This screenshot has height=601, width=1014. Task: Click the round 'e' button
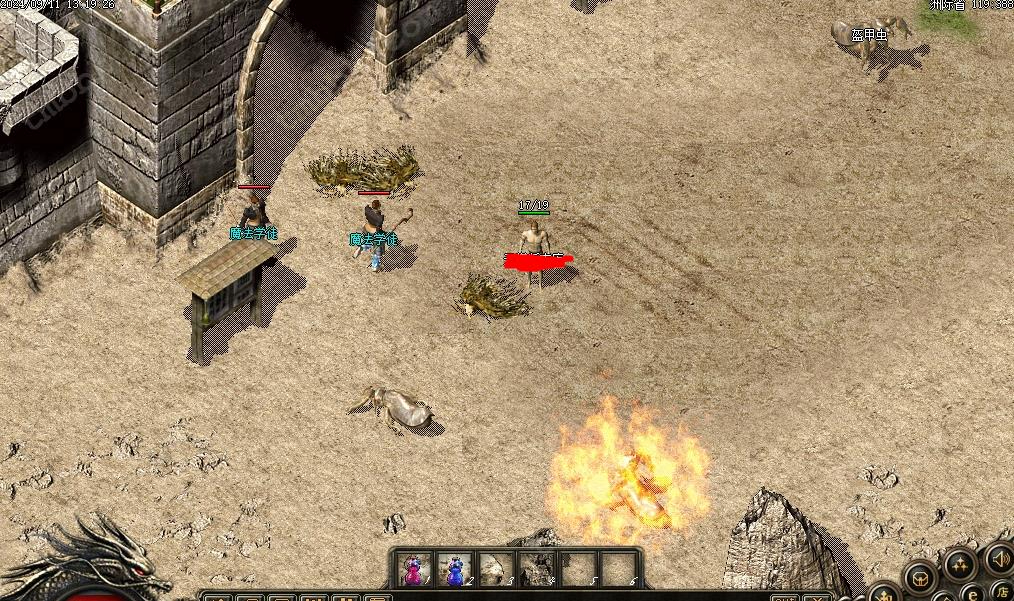tap(973, 593)
